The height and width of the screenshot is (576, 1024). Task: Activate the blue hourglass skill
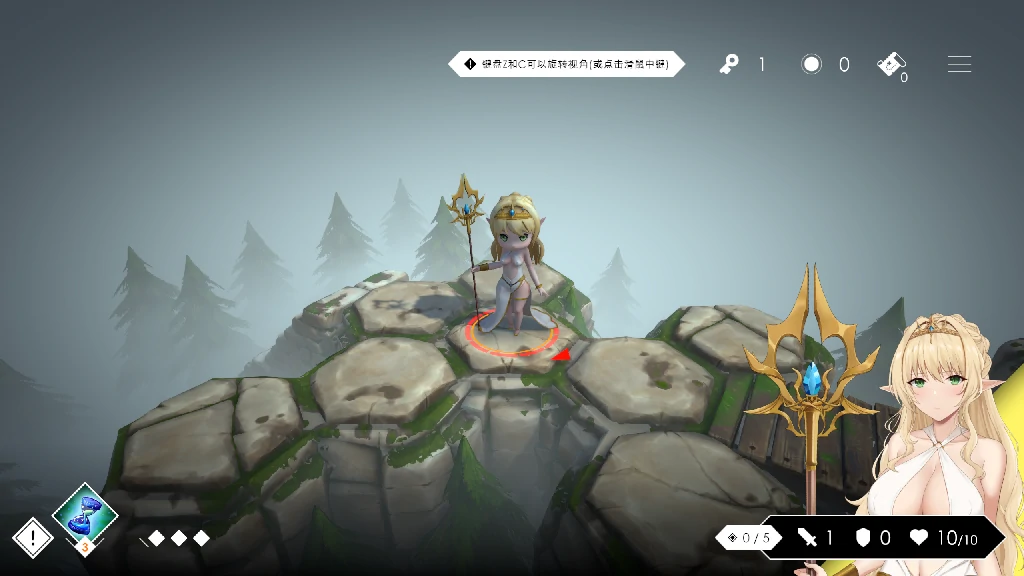pyautogui.click(x=85, y=513)
